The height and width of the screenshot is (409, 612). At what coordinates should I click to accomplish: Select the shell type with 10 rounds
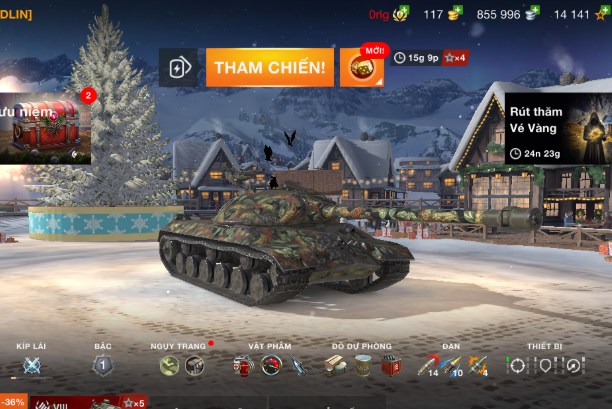point(453,366)
